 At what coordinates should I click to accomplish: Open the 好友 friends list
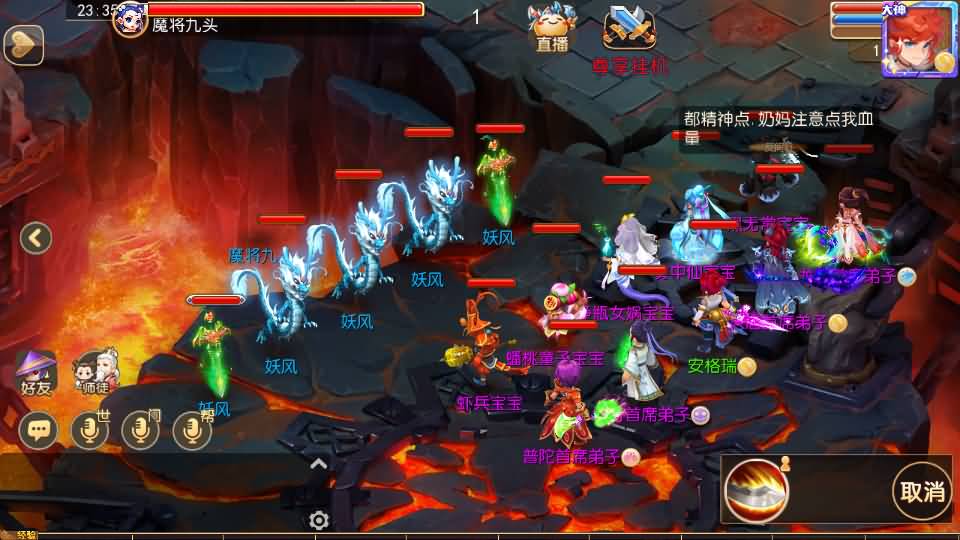[x=37, y=371]
